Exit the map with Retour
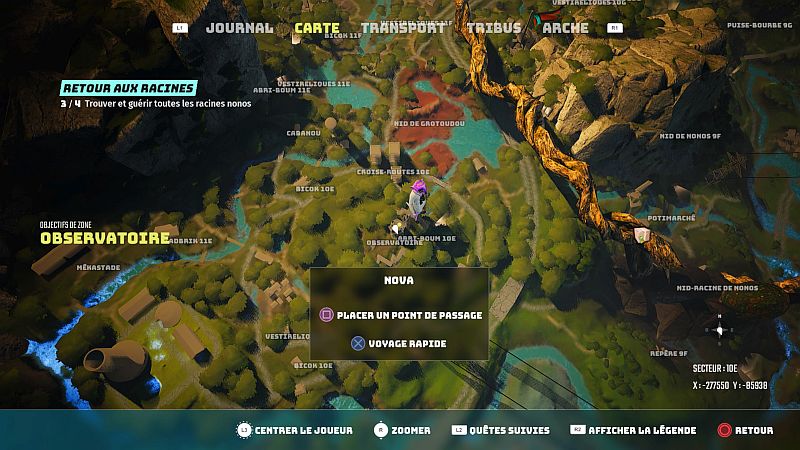The height and width of the screenshot is (450, 800). pyautogui.click(x=753, y=430)
